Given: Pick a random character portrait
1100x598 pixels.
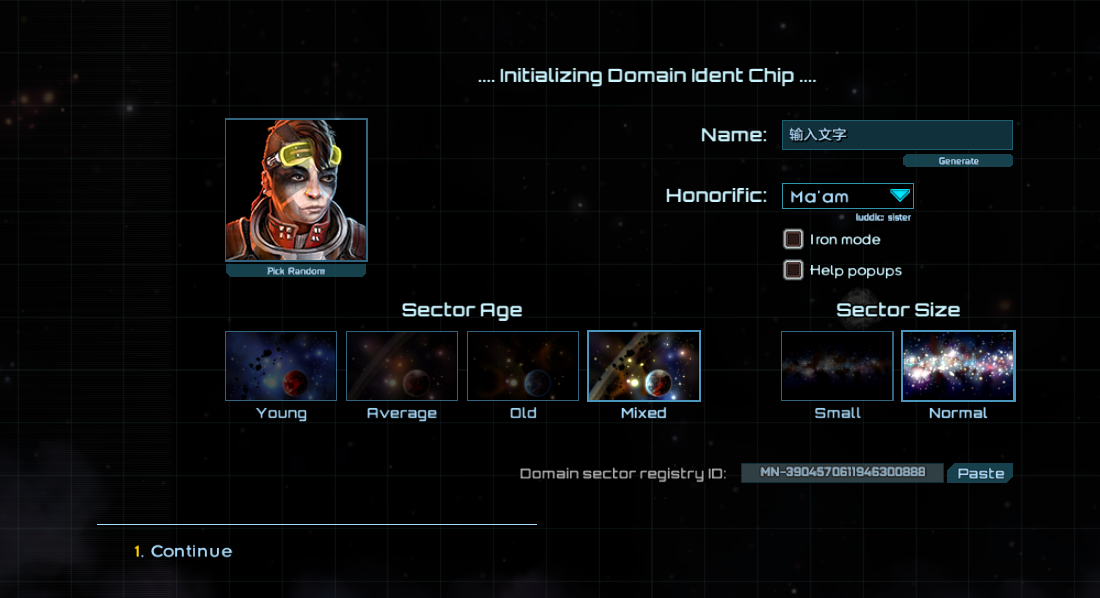Looking at the screenshot, I should point(296,271).
